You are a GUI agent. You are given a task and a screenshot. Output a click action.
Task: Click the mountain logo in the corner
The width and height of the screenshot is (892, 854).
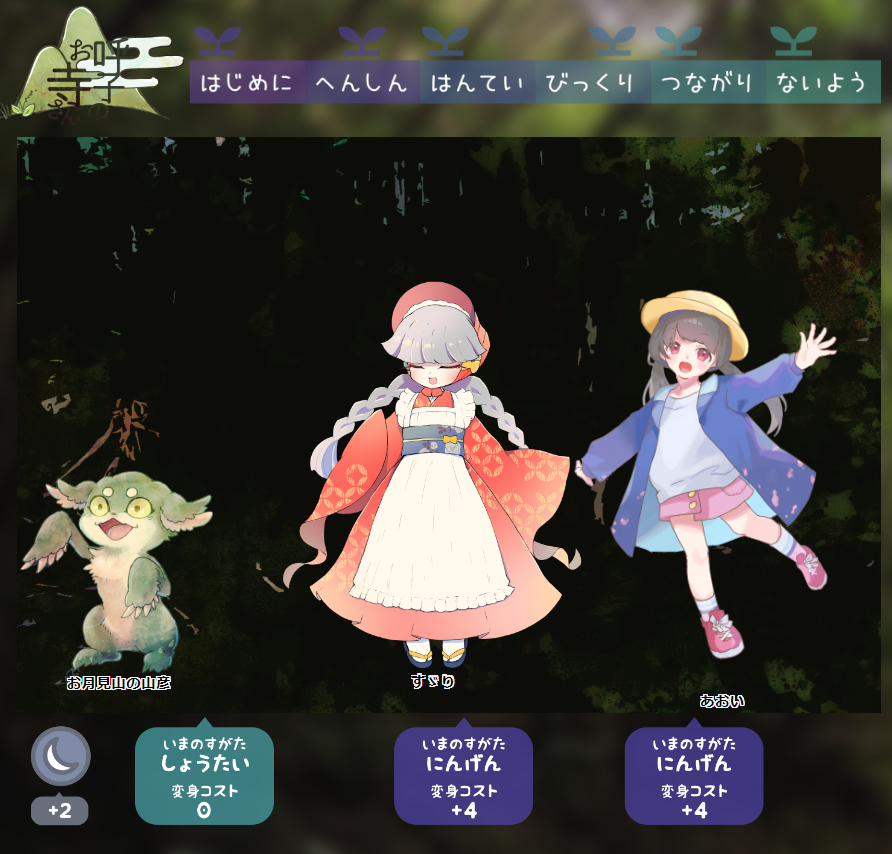(92, 65)
